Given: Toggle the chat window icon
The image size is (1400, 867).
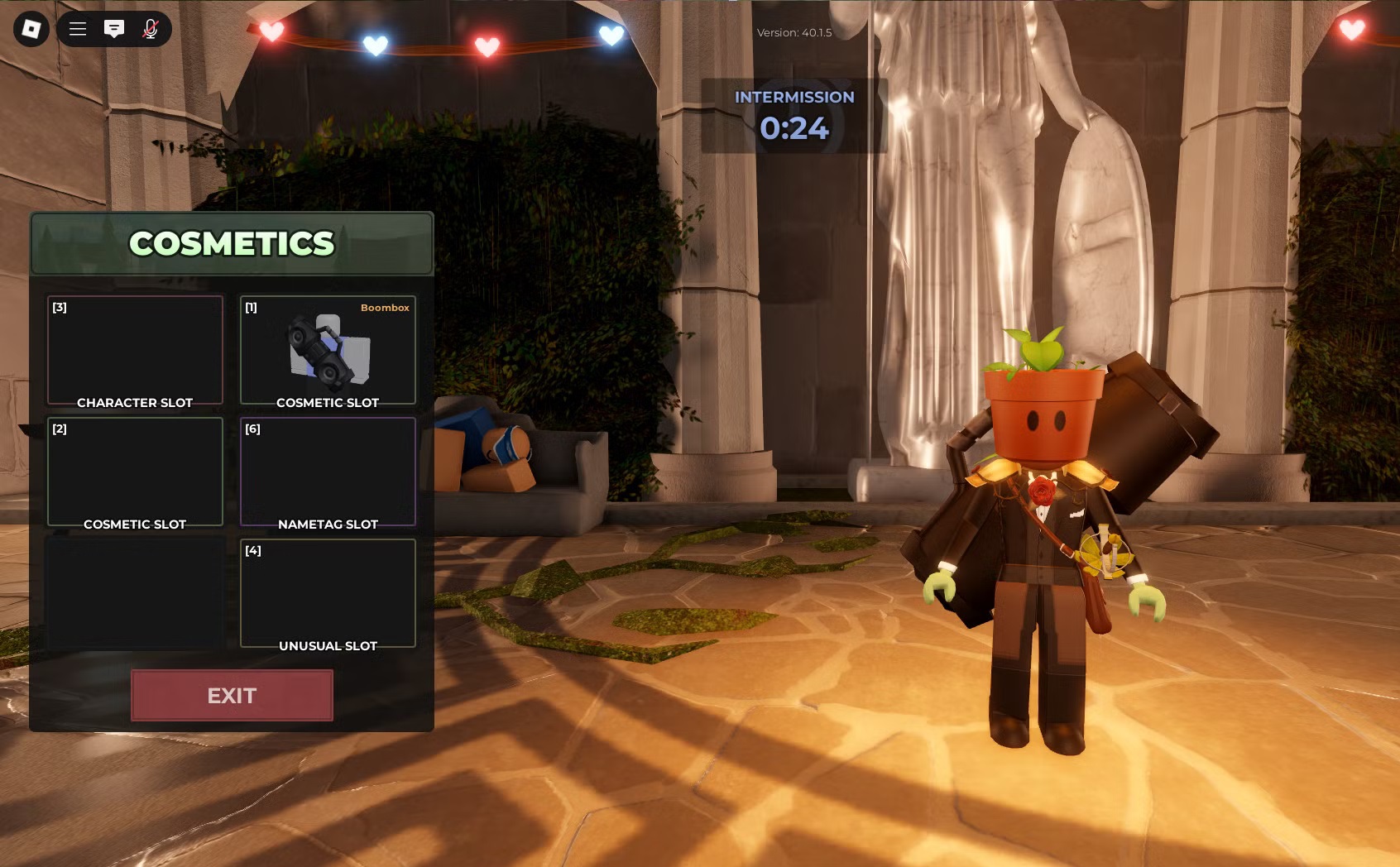Looking at the screenshot, I should (x=114, y=29).
